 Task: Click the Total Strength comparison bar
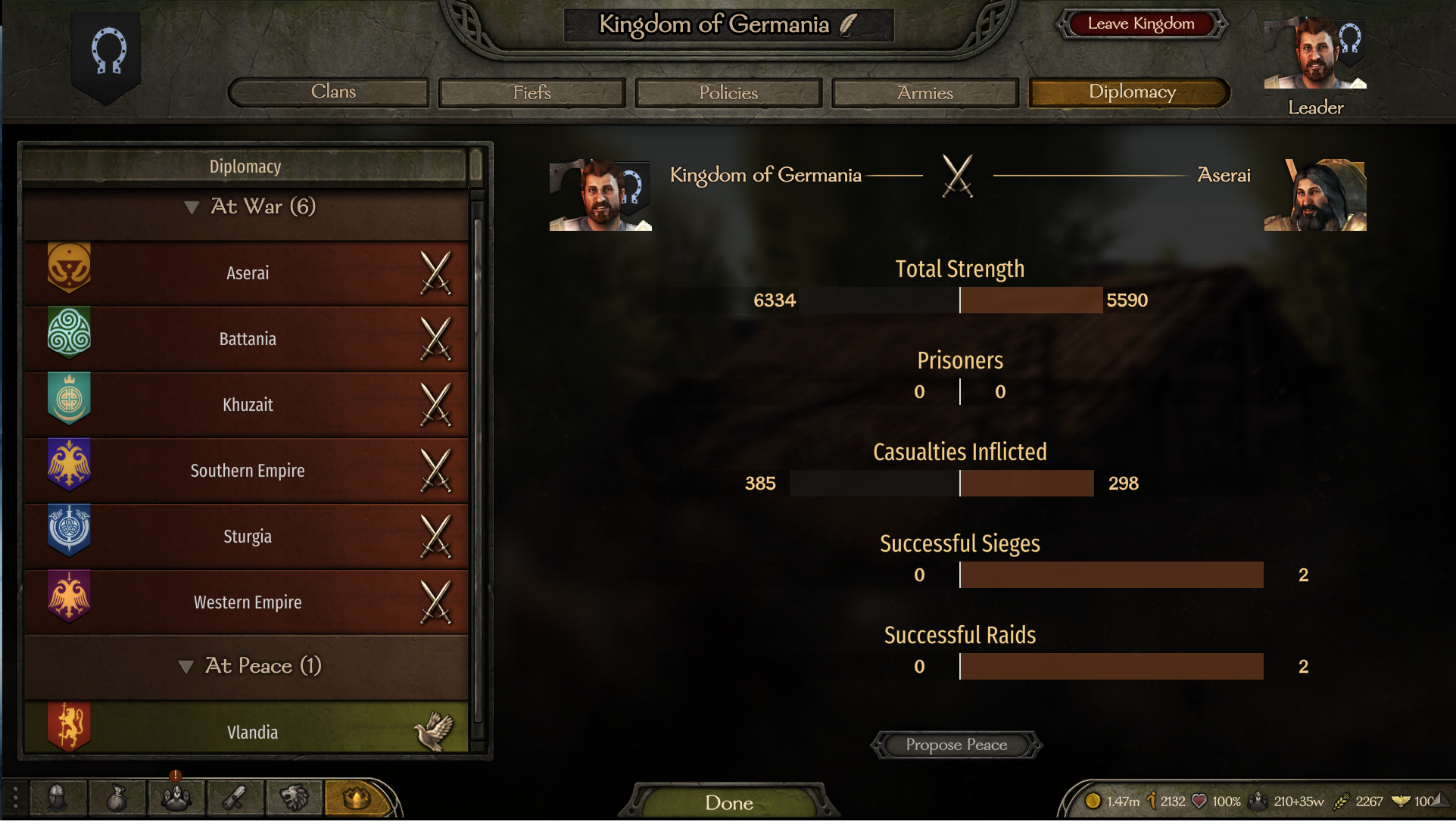[959, 300]
